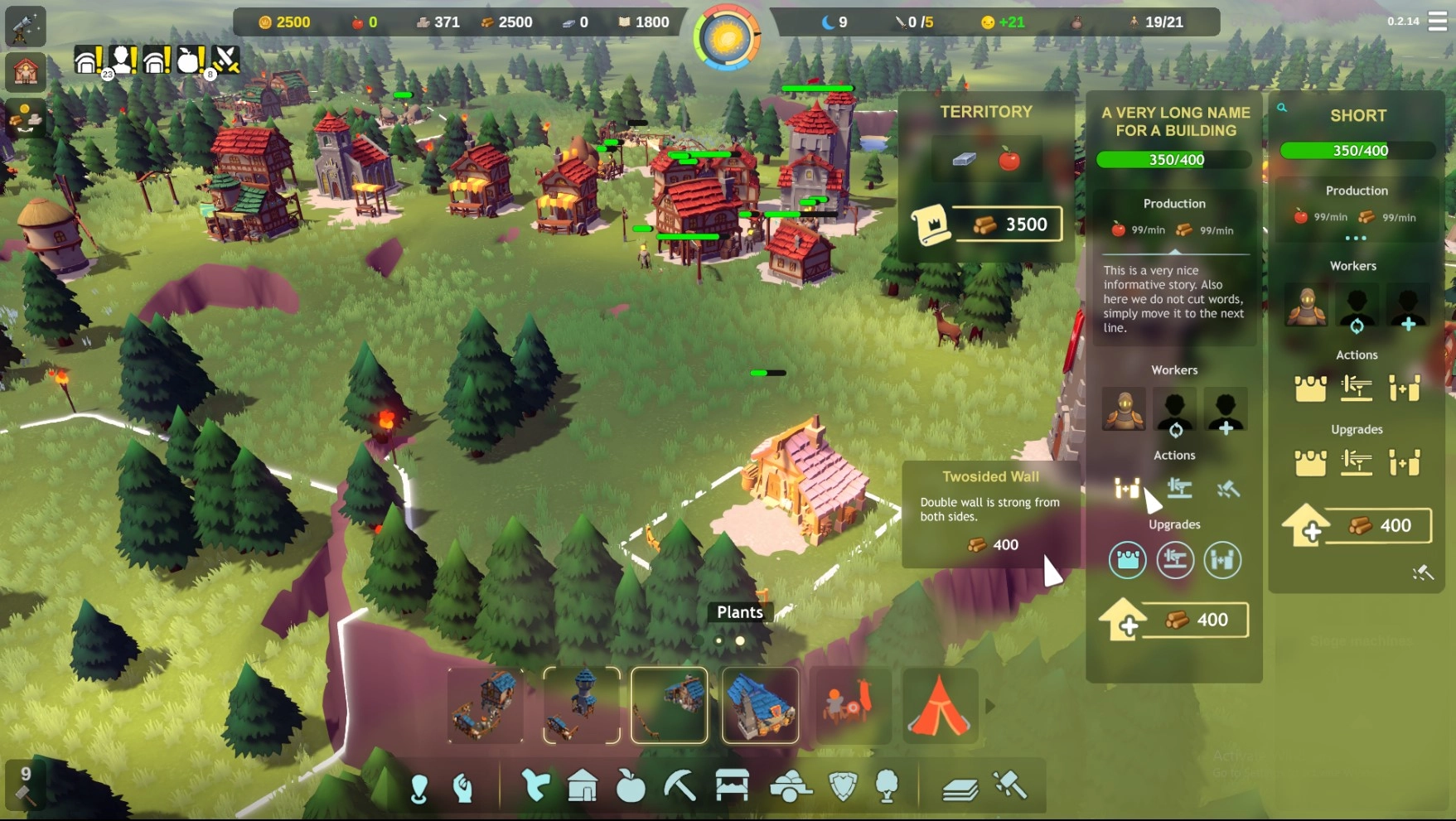Show next page of building cards
The width and height of the screenshot is (1456, 821).
tap(989, 706)
